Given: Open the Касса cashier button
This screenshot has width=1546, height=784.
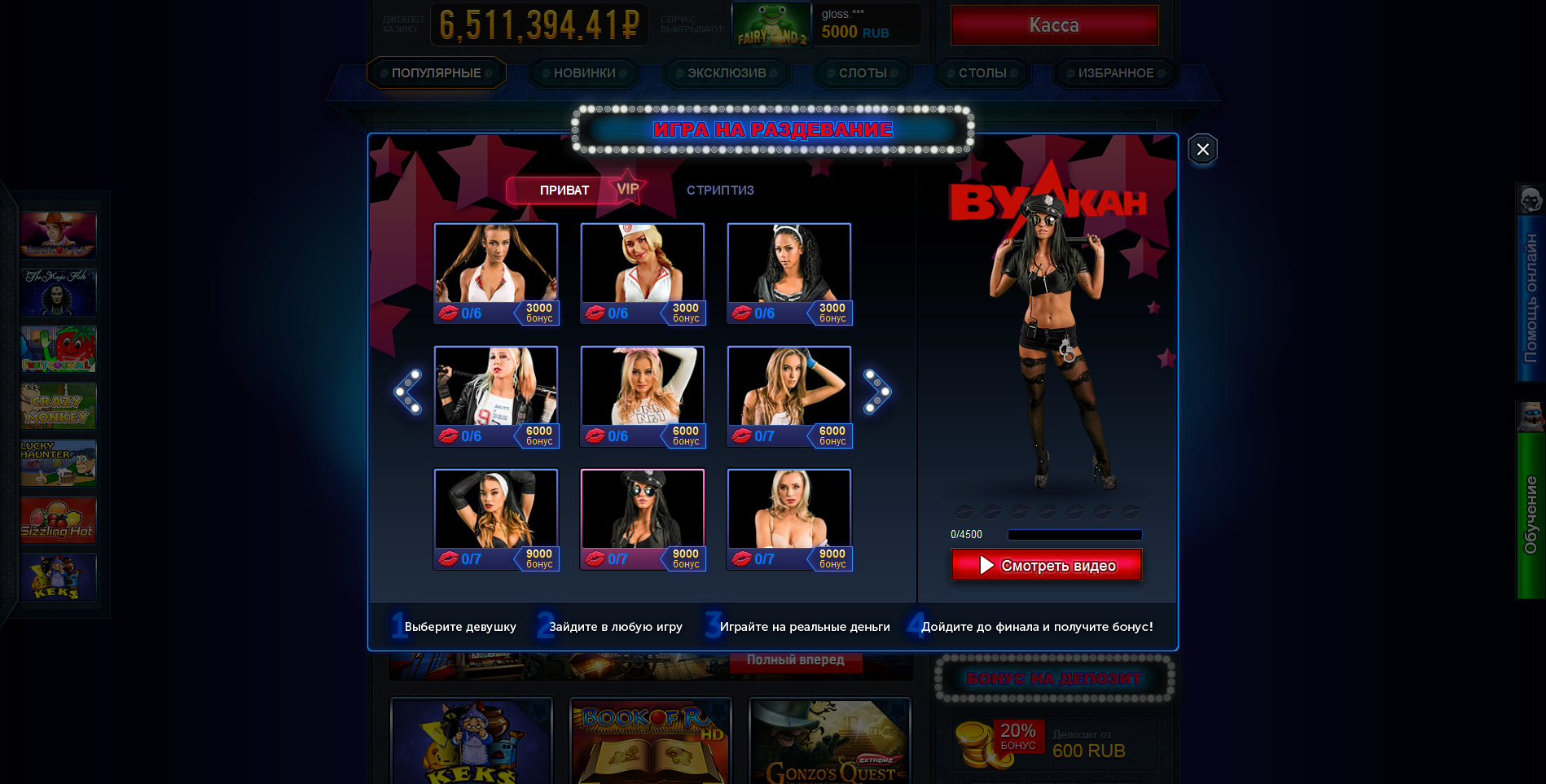Looking at the screenshot, I should pyautogui.click(x=1054, y=25).
